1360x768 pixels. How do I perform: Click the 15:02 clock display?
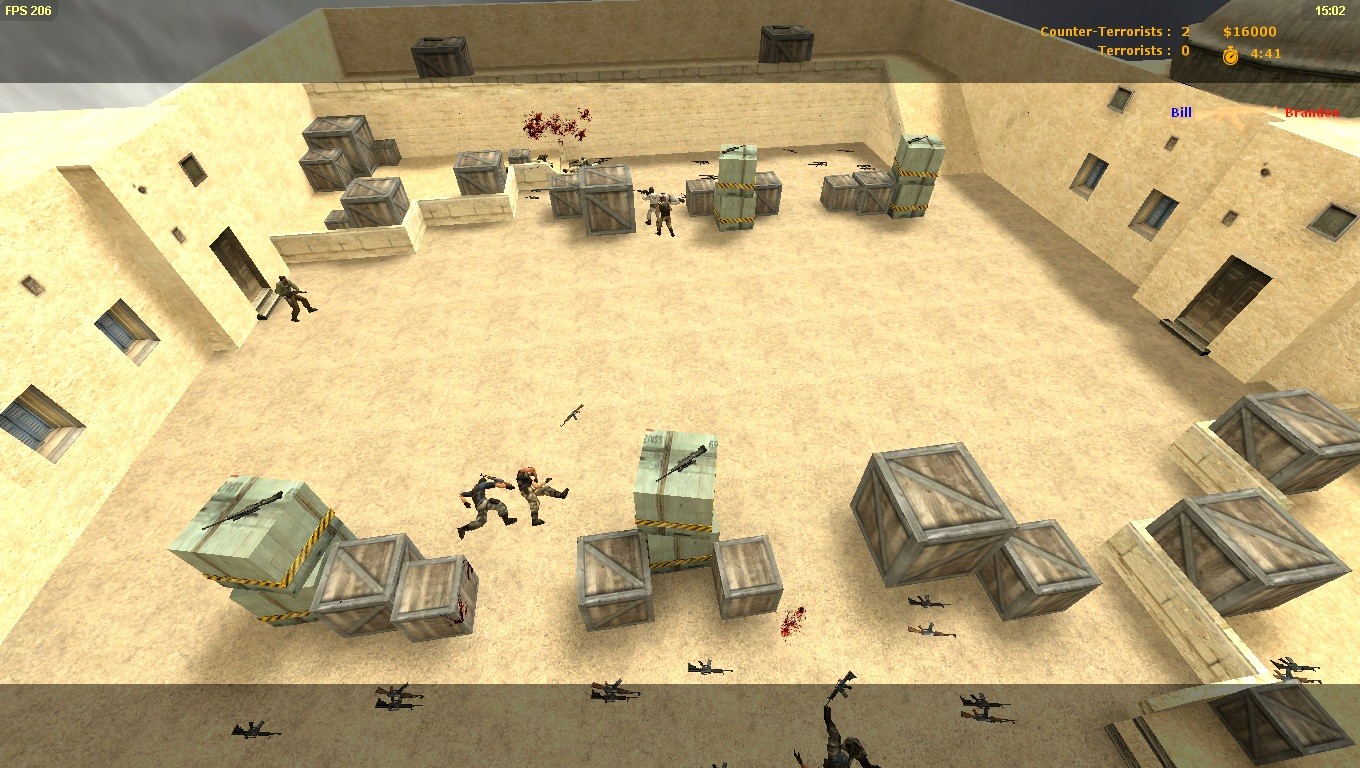1330,11
